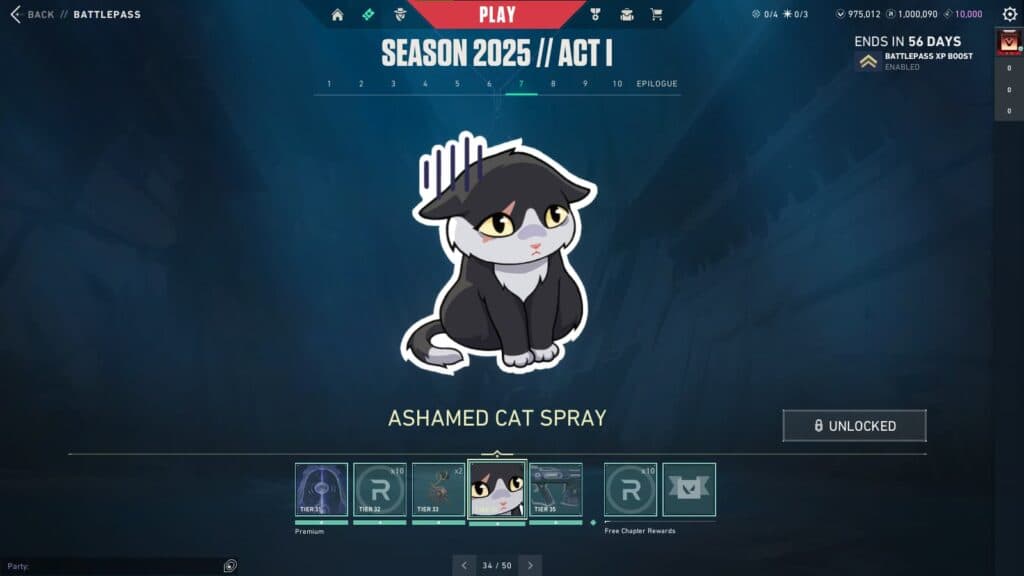Screen dimensions: 1024x576
Task: Select the Tier 32 Radianite reward
Action: [x=380, y=489]
